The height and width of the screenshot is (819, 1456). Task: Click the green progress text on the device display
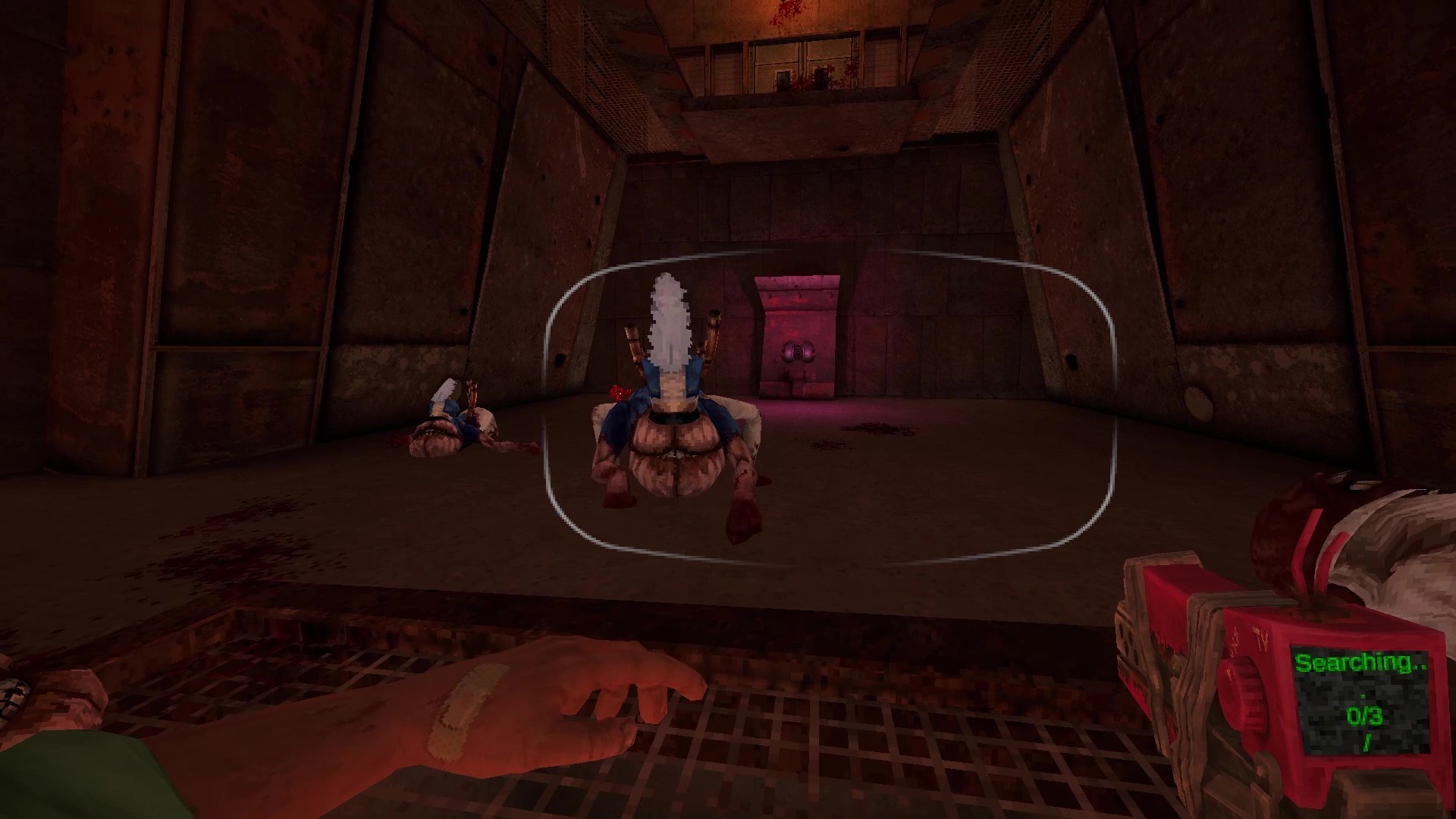1362,664
